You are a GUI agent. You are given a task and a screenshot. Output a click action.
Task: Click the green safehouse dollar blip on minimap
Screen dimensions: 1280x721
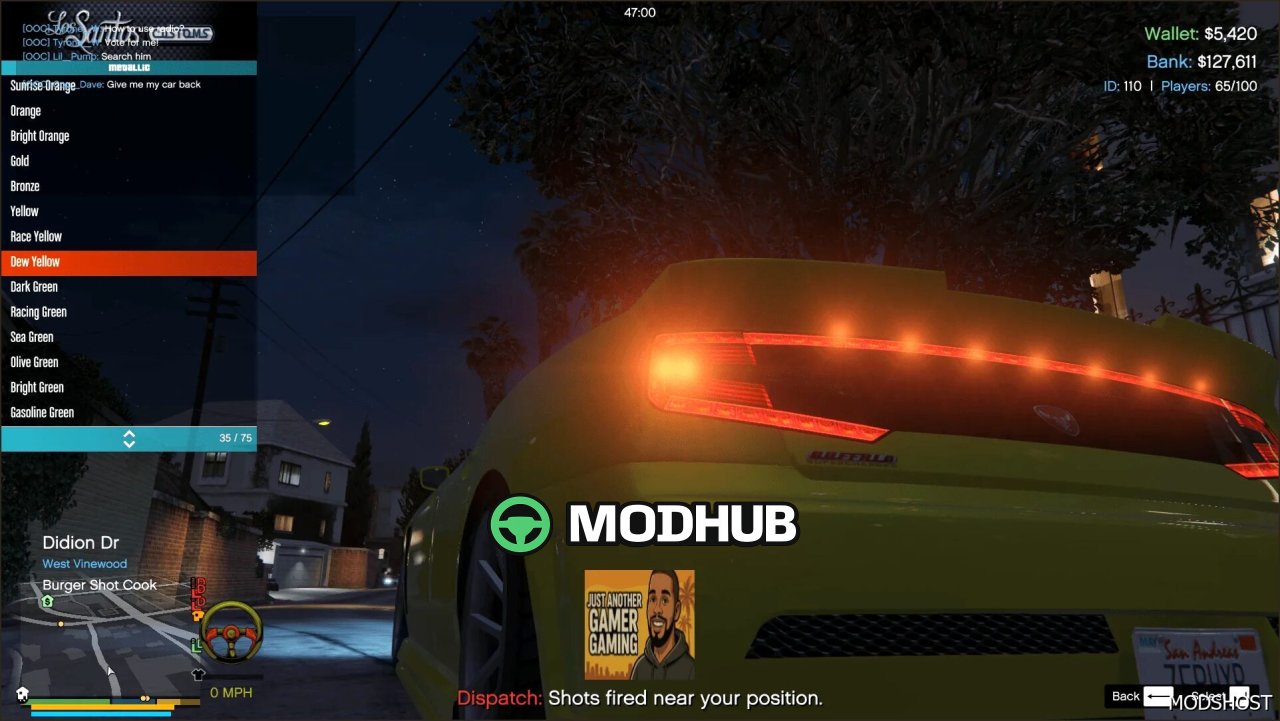coord(46,602)
